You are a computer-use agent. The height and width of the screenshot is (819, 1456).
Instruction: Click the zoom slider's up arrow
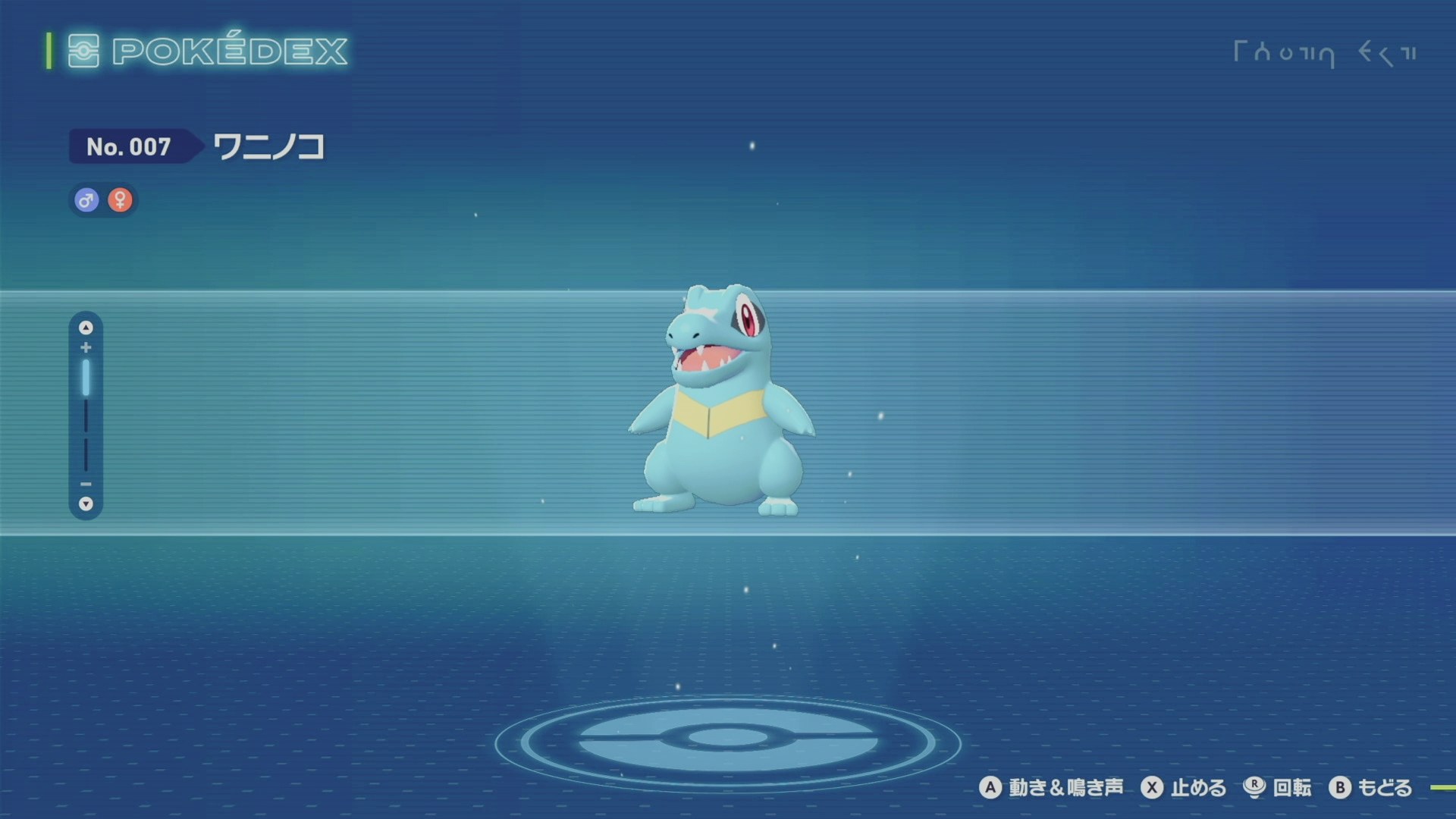86,328
